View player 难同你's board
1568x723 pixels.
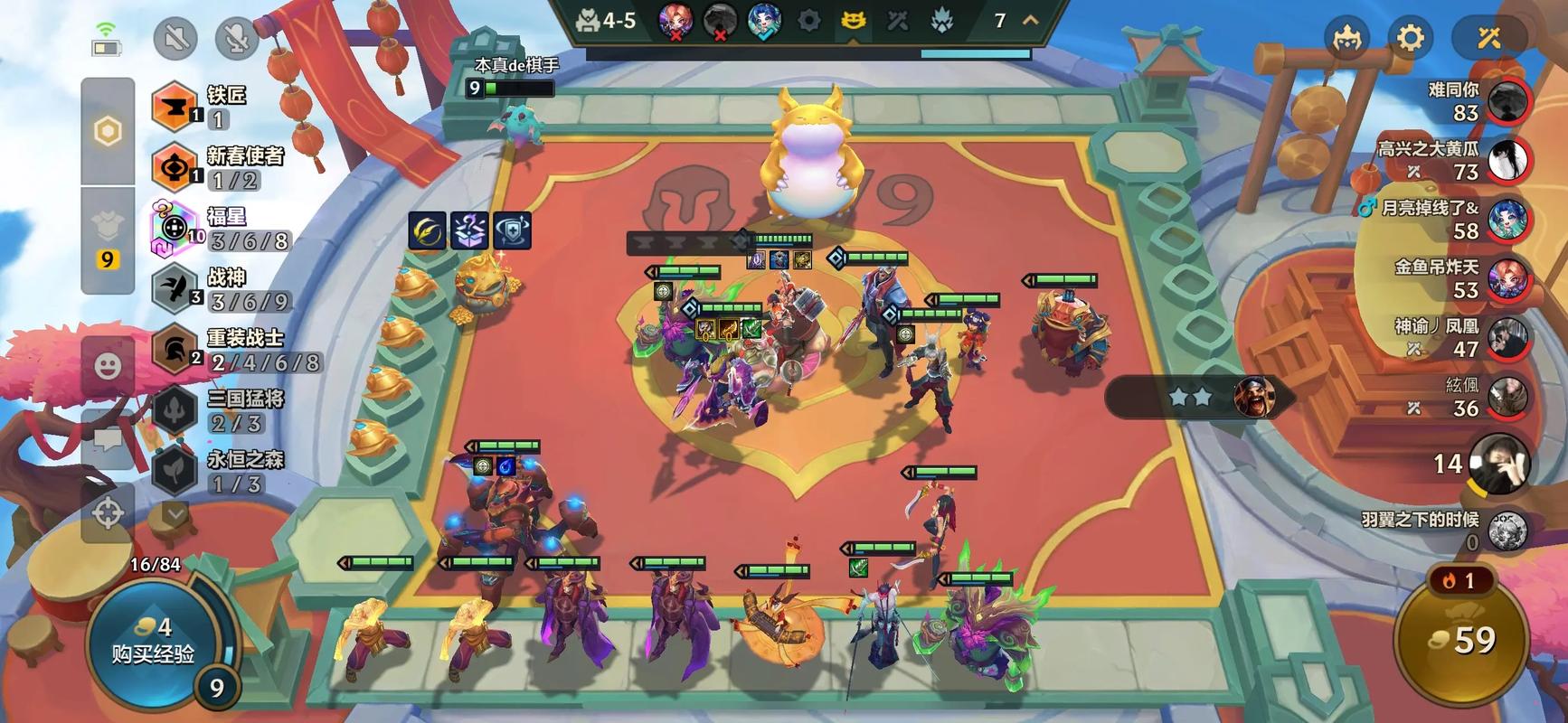click(1507, 101)
